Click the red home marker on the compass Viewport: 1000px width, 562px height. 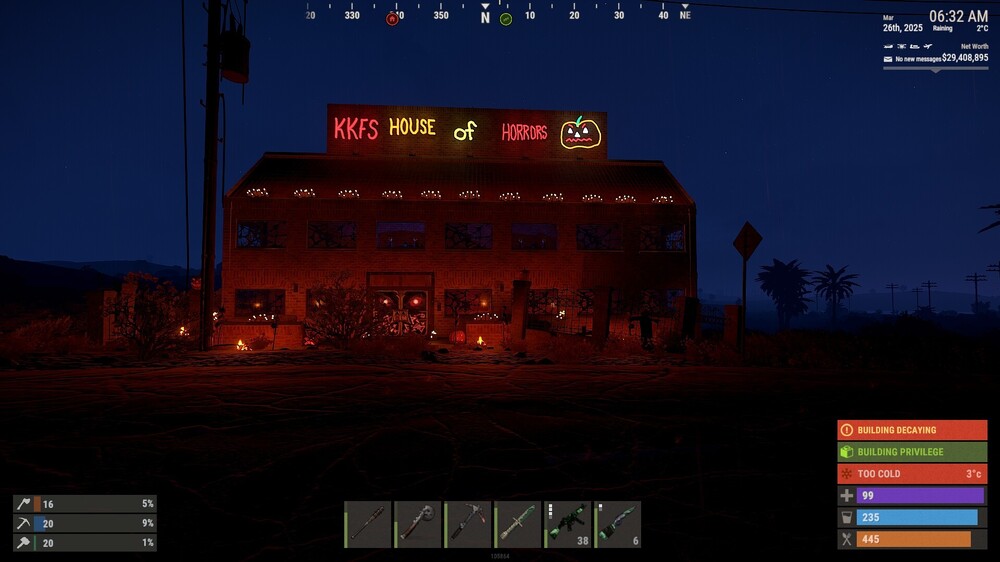point(392,19)
